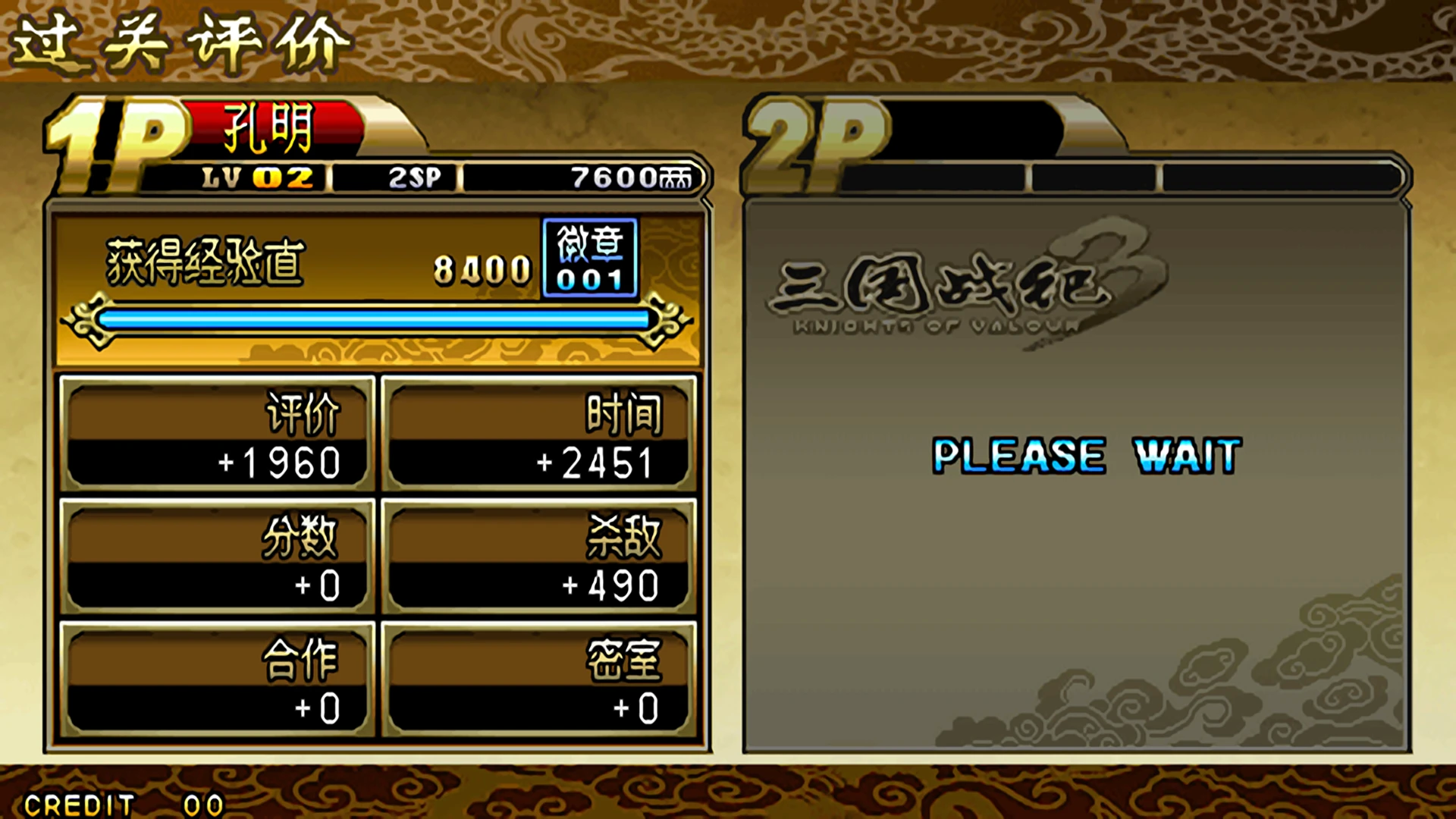Viewport: 1456px width, 819px height.
Task: Expand the 时间 time panel
Action: point(542,432)
